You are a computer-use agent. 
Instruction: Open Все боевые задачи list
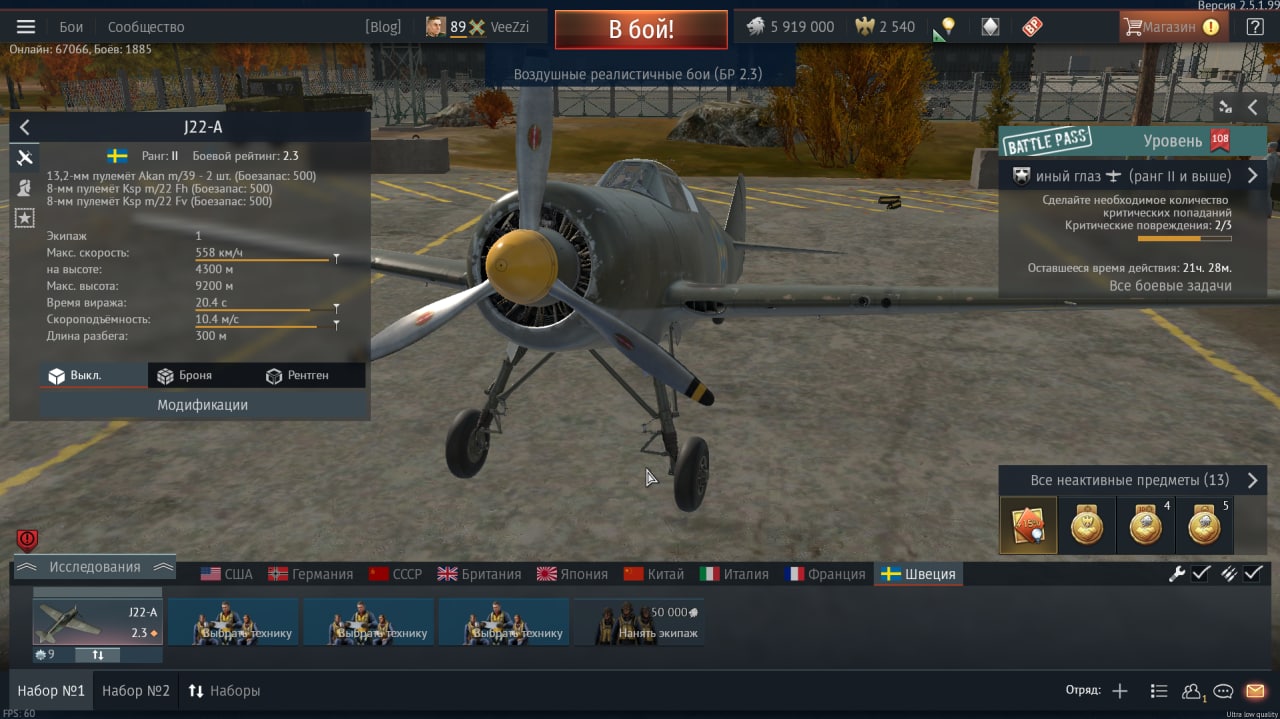click(1170, 286)
